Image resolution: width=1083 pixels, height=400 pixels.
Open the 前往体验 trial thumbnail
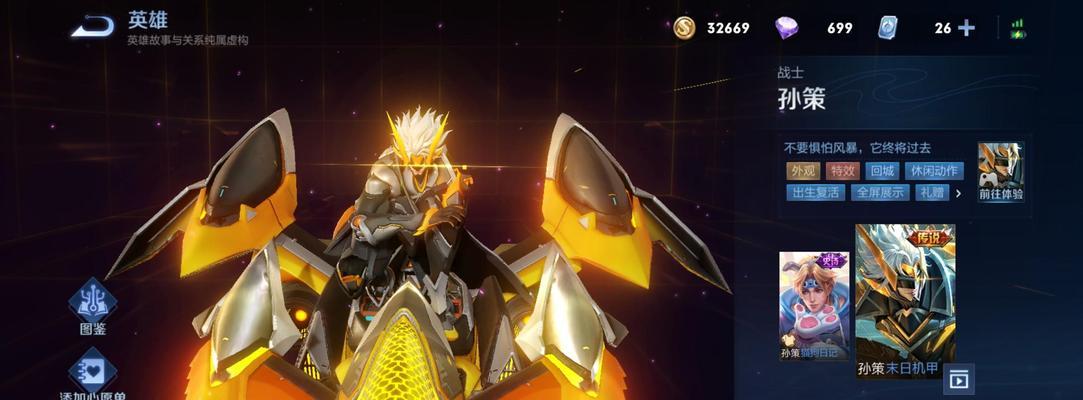pos(1000,172)
